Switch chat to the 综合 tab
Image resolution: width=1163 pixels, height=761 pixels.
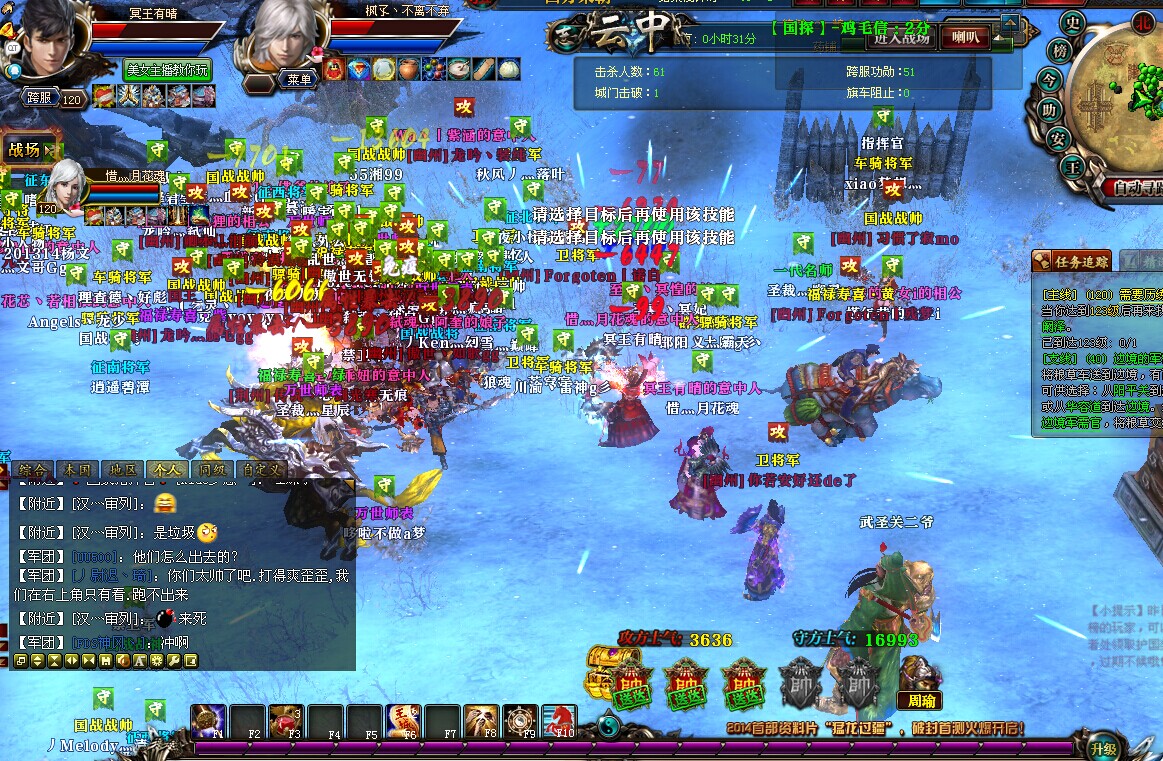32,468
